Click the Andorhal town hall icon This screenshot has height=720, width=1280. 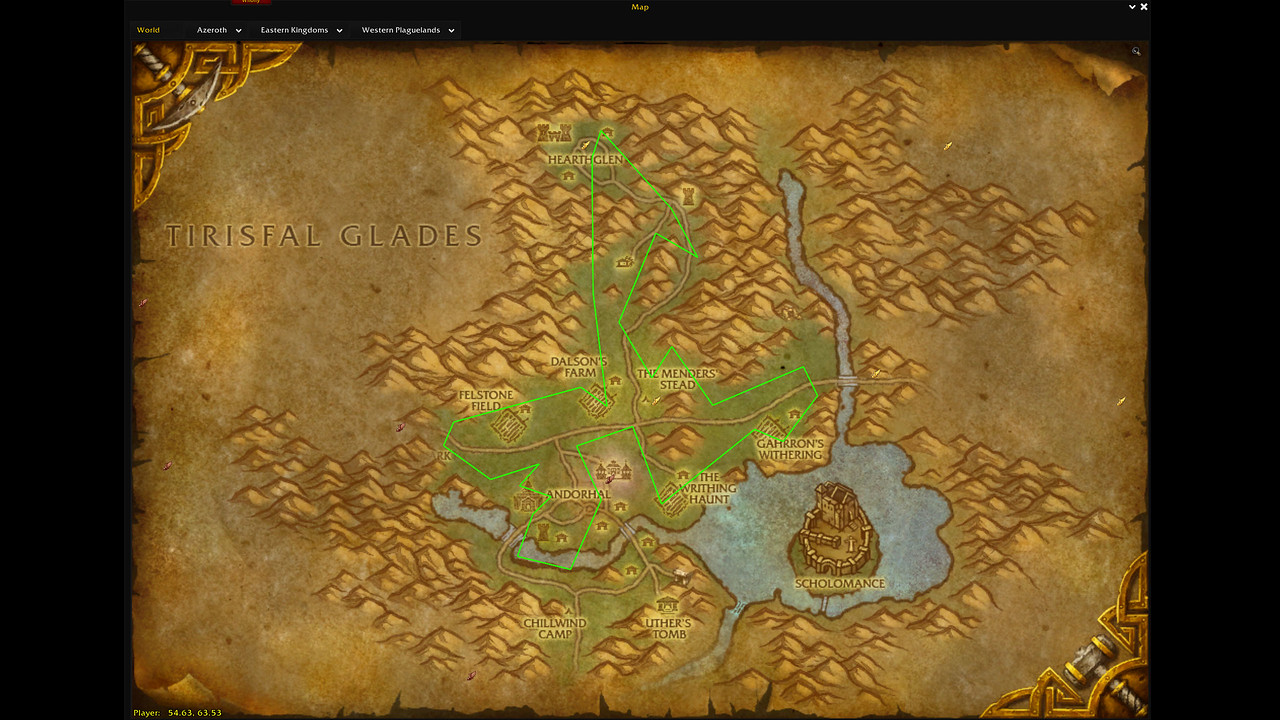[x=613, y=469]
